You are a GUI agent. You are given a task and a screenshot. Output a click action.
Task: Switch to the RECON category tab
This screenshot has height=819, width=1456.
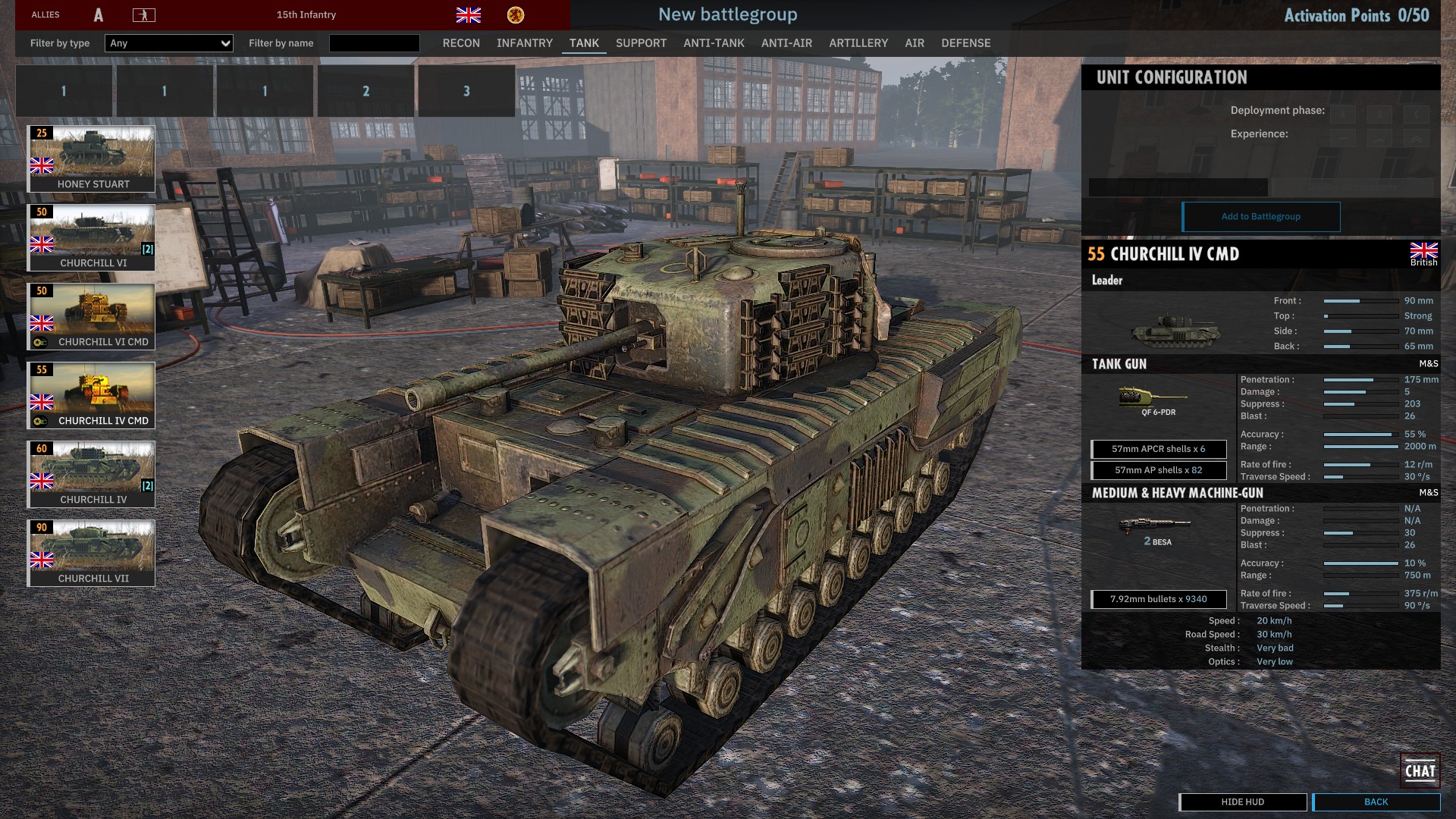click(461, 43)
